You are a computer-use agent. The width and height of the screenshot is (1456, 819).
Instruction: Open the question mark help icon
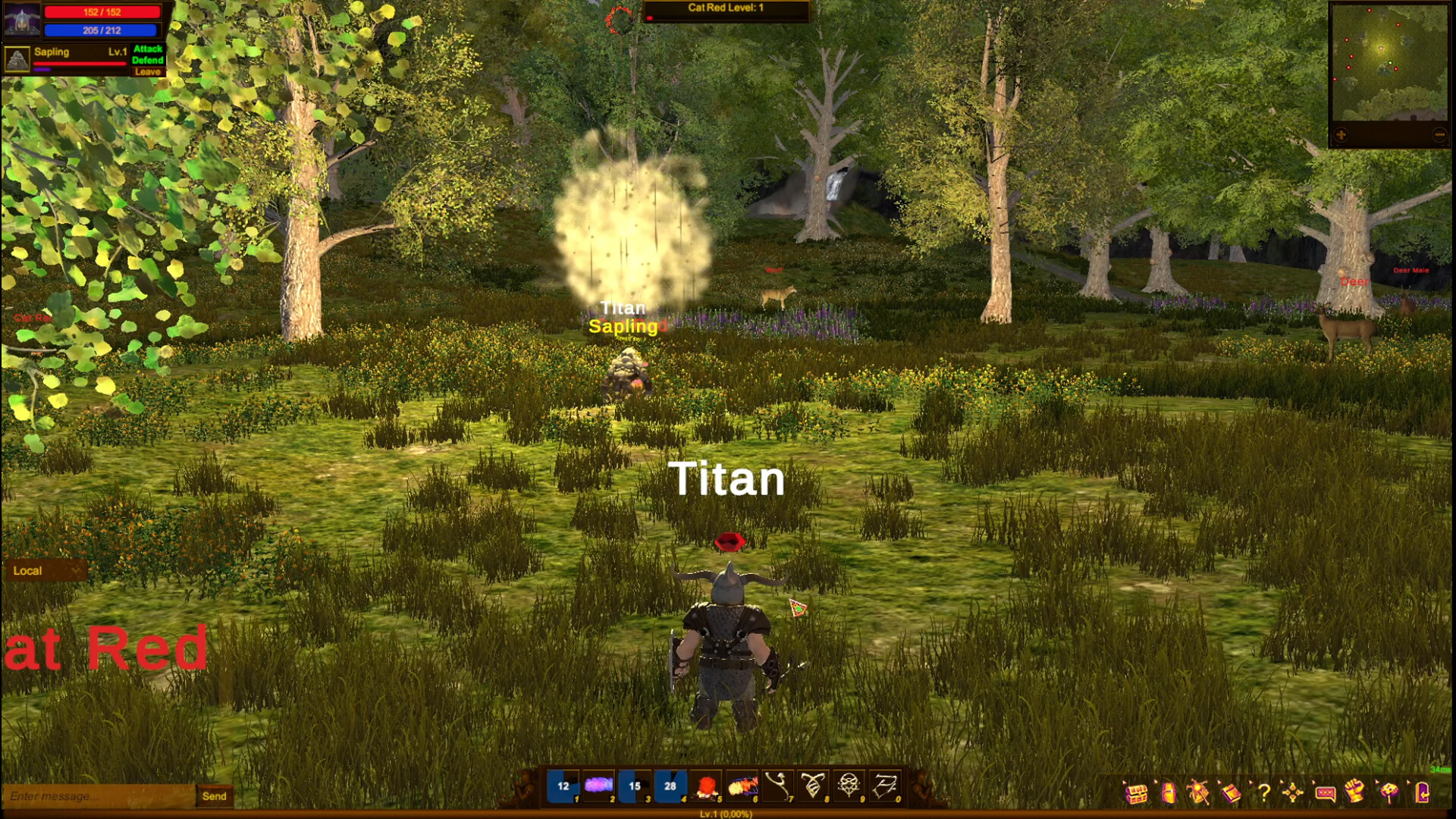tap(1265, 794)
